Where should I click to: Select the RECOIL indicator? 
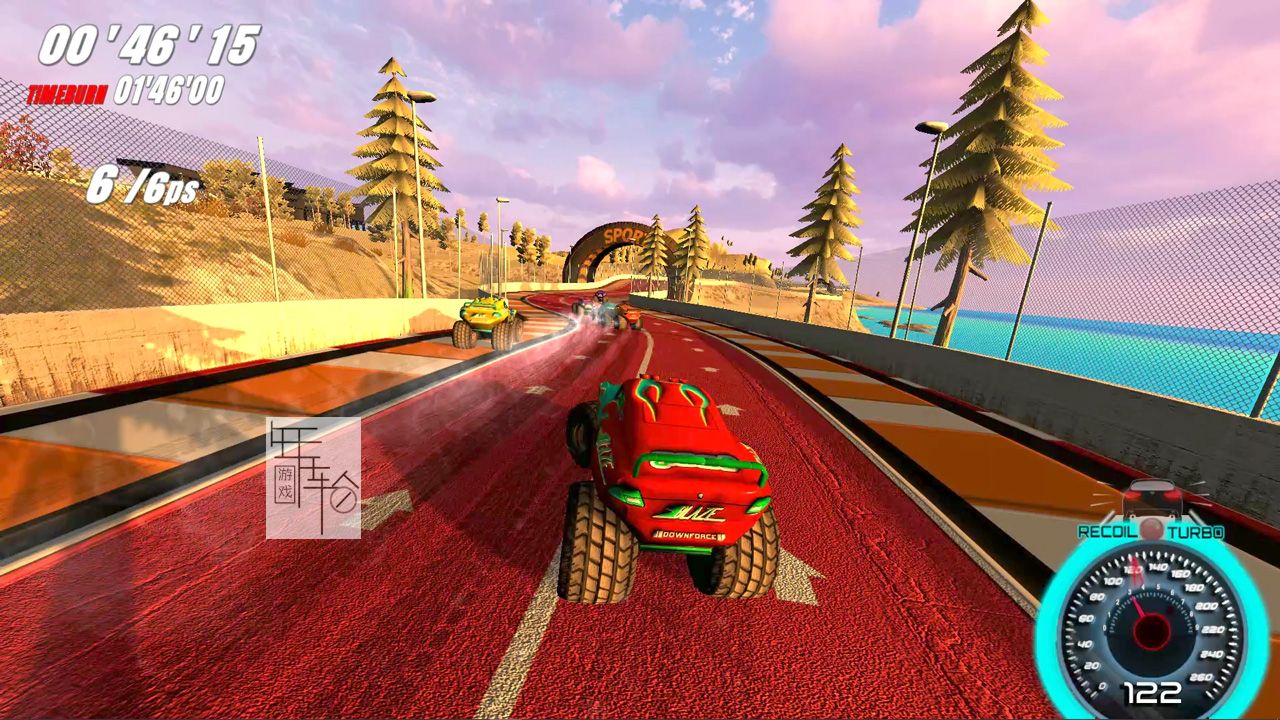(x=1107, y=532)
